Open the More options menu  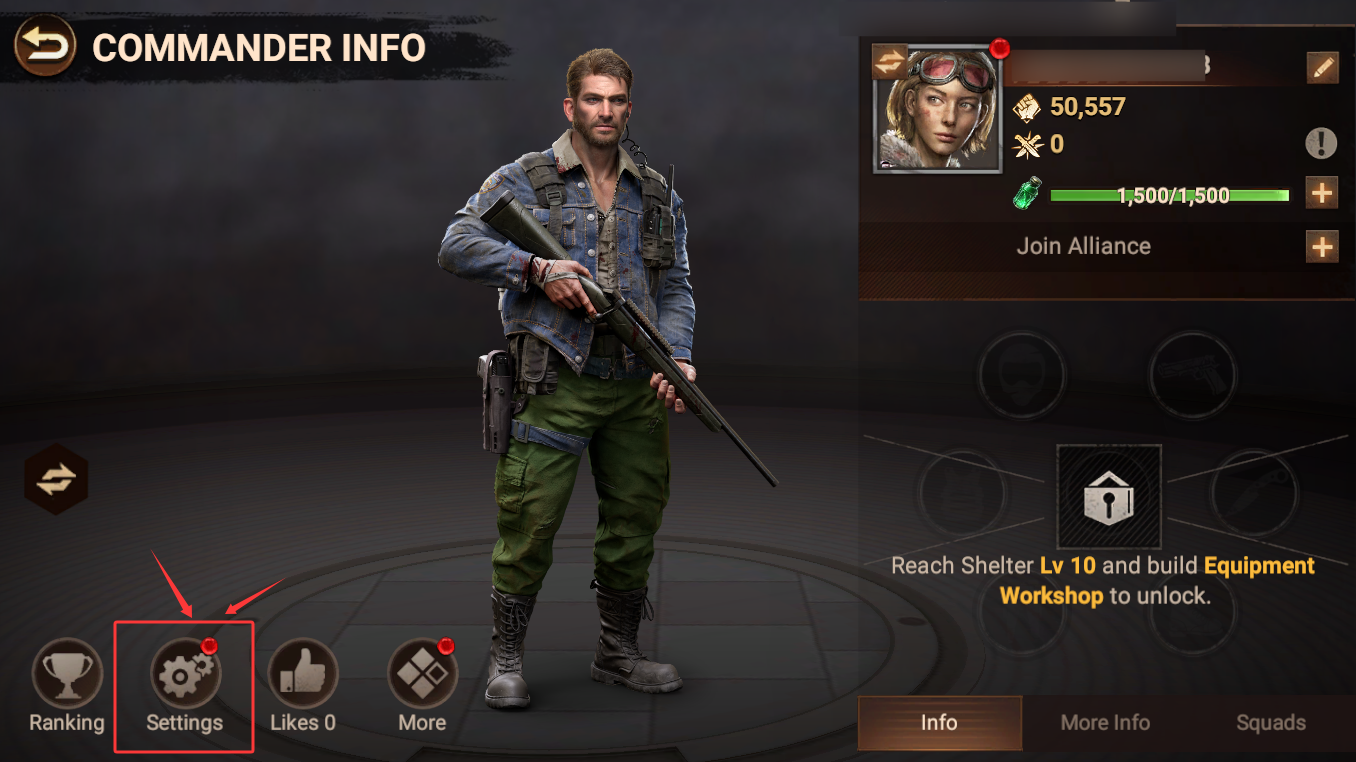coord(422,675)
